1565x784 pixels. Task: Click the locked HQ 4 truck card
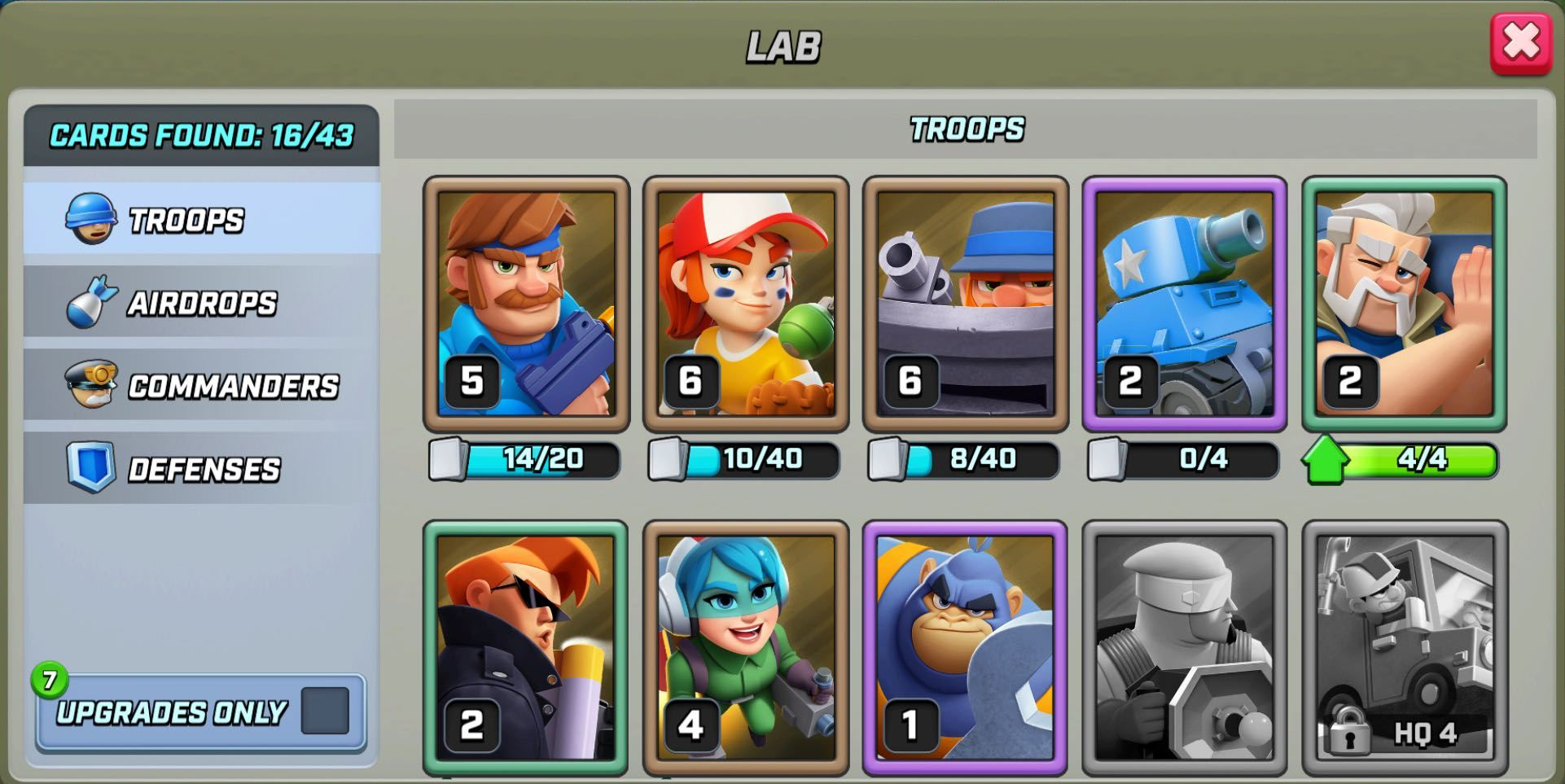(1405, 647)
